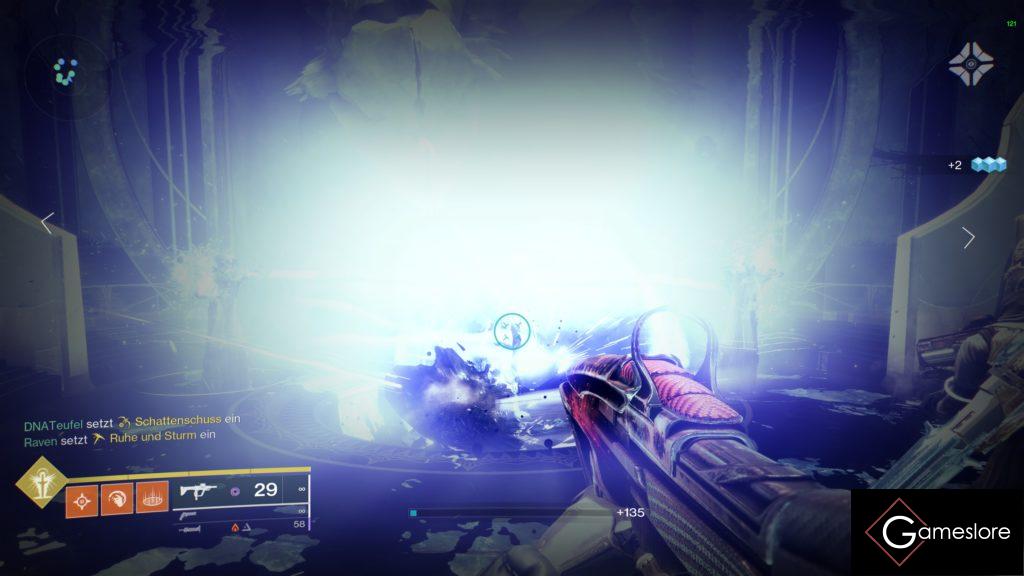Image resolution: width=1024 pixels, height=576 pixels.
Task: Select the equipped auto rifle weapon icon
Action: [x=194, y=491]
